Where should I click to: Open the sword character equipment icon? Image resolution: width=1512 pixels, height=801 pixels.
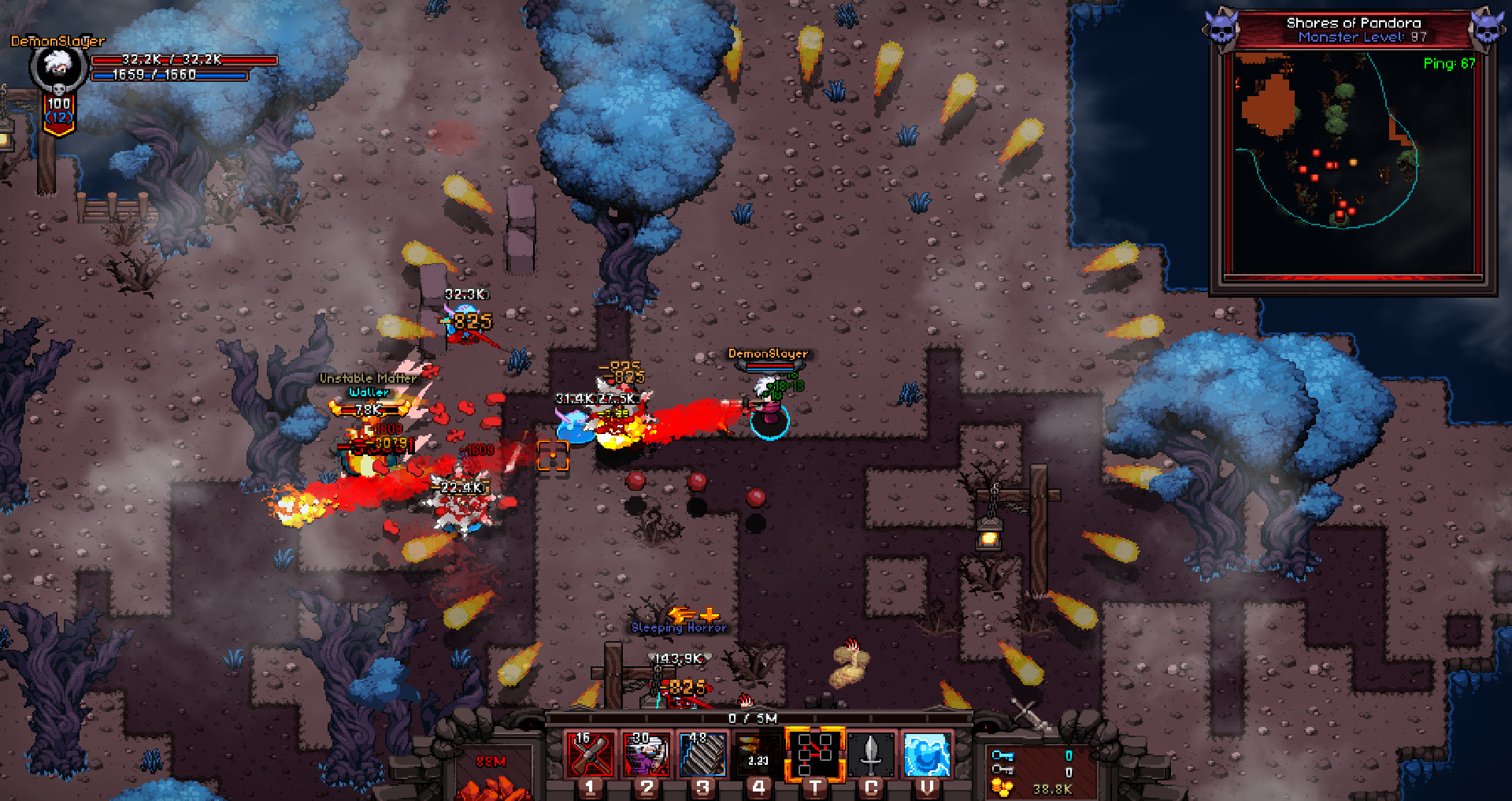(871, 755)
